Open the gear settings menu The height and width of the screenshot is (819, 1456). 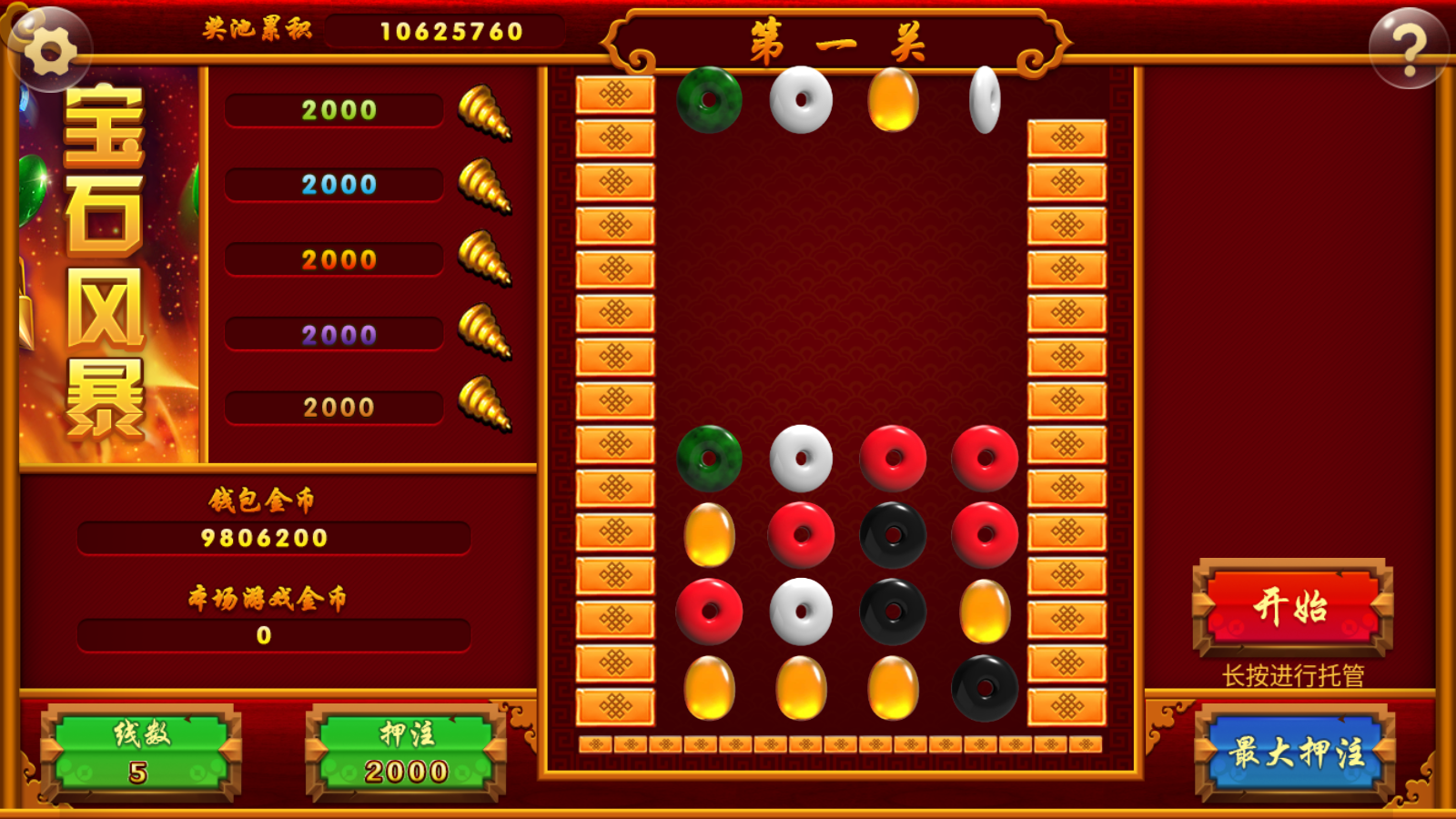(x=49, y=49)
